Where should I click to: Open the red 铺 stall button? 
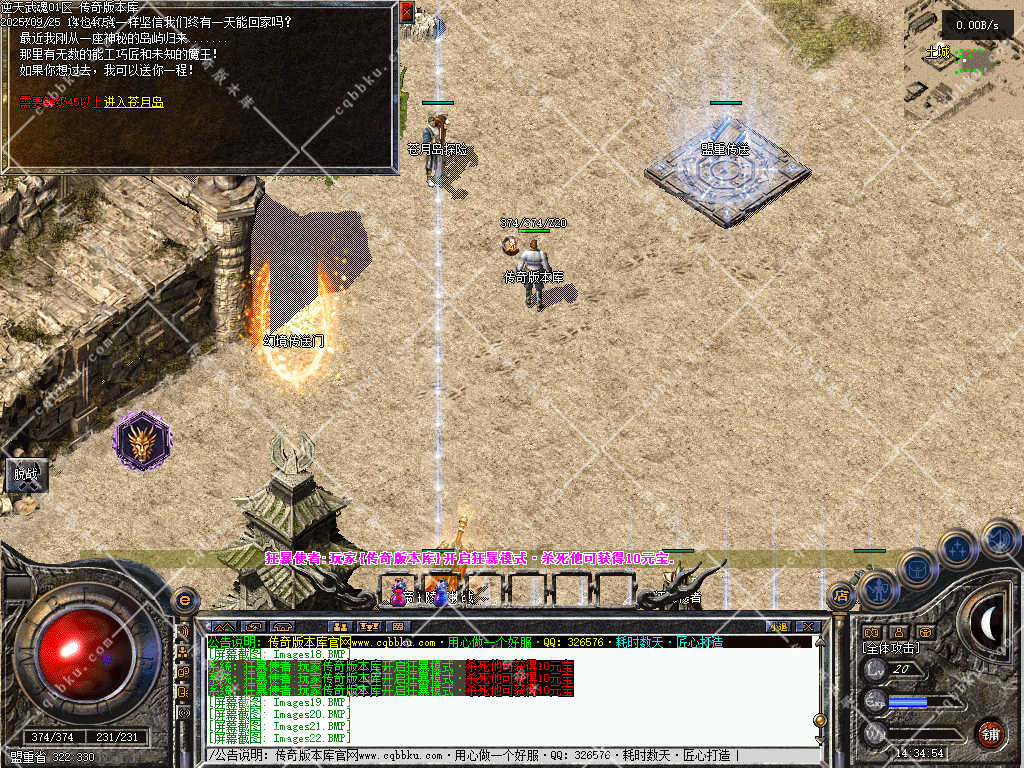tap(990, 733)
